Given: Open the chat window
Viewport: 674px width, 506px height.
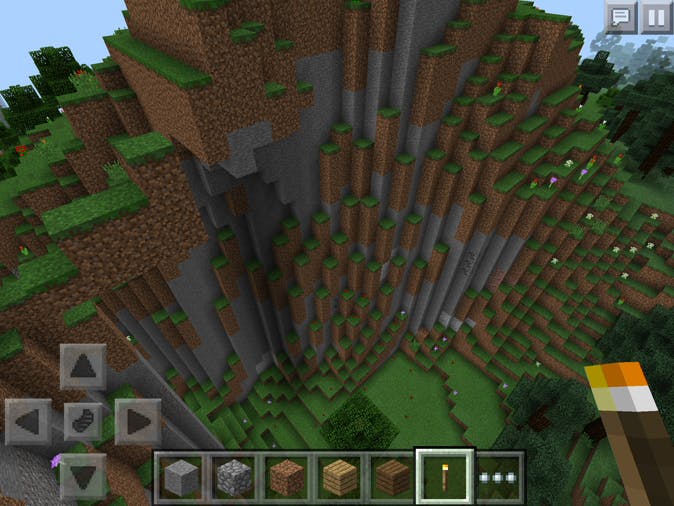Looking at the screenshot, I should (x=621, y=17).
